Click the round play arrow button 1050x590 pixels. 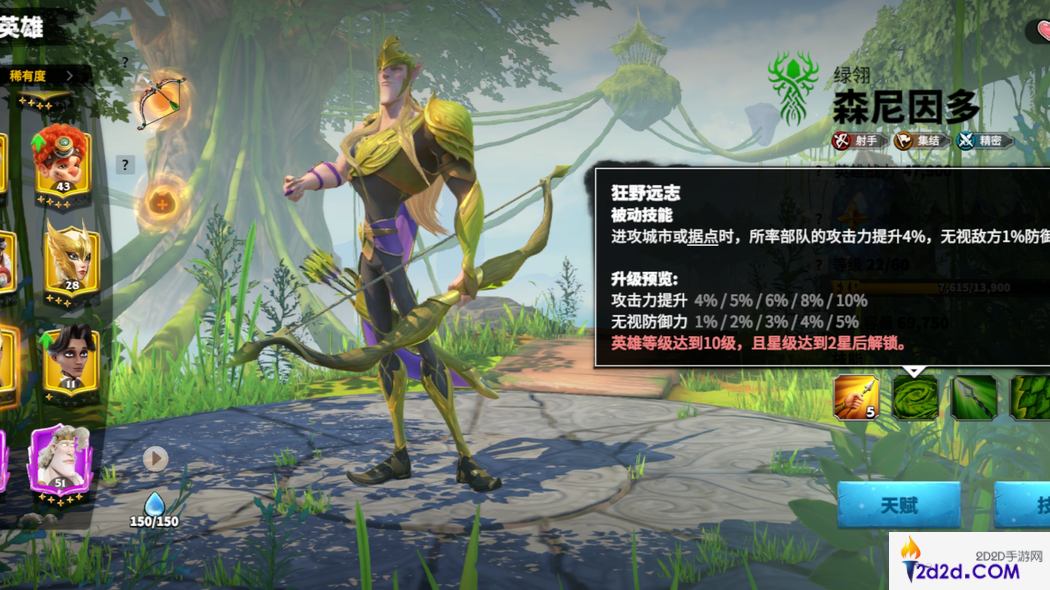click(x=155, y=458)
